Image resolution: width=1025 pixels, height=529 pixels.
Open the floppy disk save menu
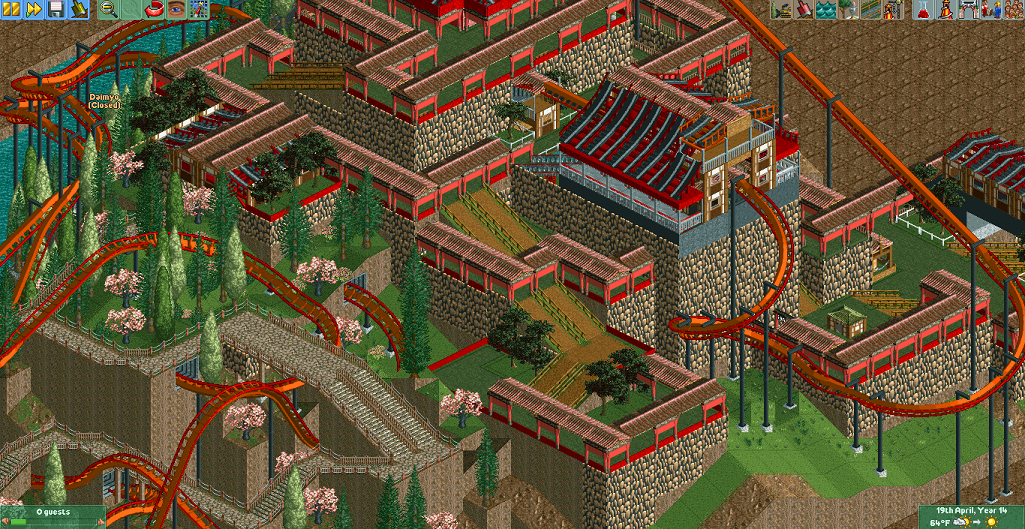55,9
